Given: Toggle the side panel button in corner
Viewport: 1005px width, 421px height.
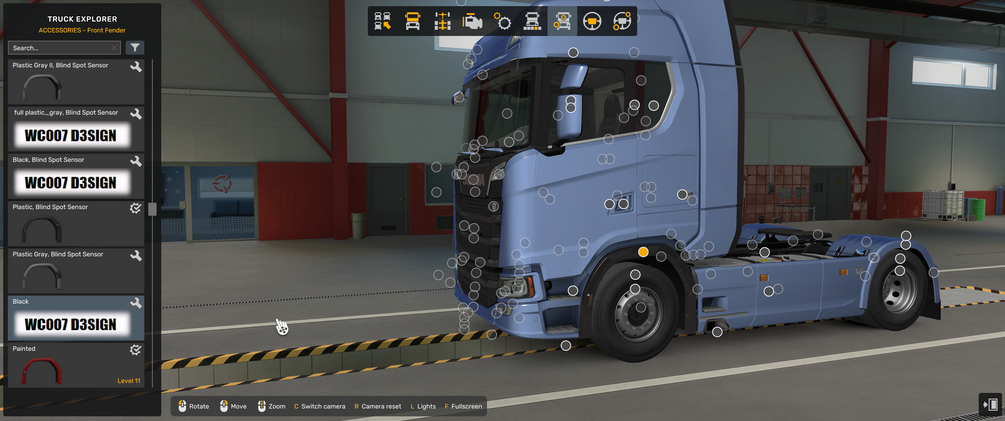Looking at the screenshot, I should tap(990, 404).
